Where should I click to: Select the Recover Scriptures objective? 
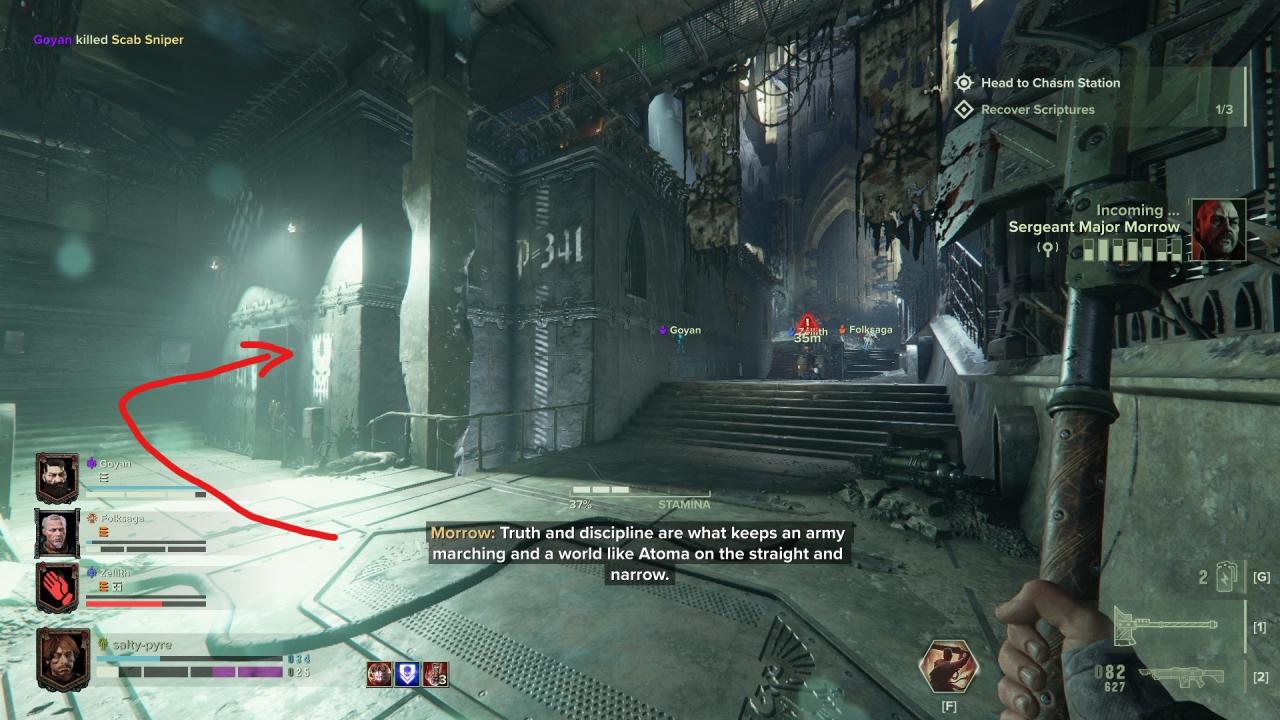click(x=1037, y=110)
